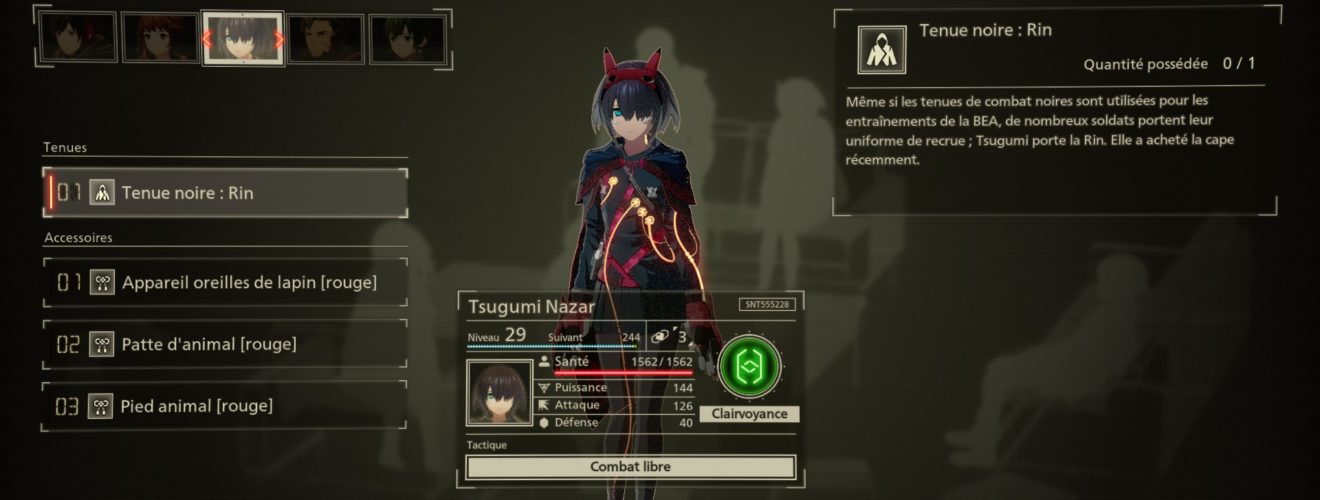Pick the Pied animal [rouge] accessory slot

click(x=228, y=406)
